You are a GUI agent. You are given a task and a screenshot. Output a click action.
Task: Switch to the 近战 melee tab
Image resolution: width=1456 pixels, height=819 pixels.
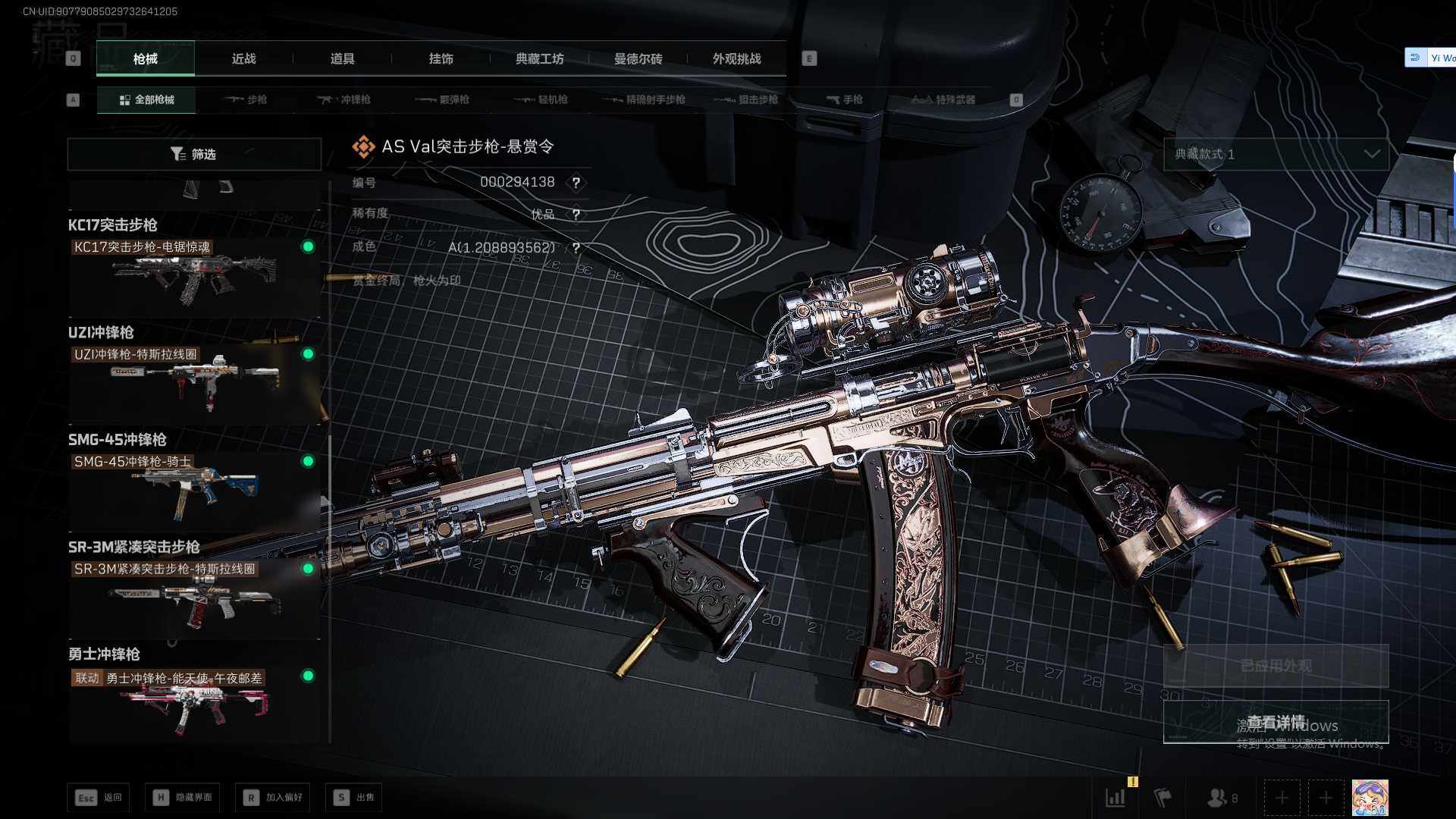tap(243, 58)
